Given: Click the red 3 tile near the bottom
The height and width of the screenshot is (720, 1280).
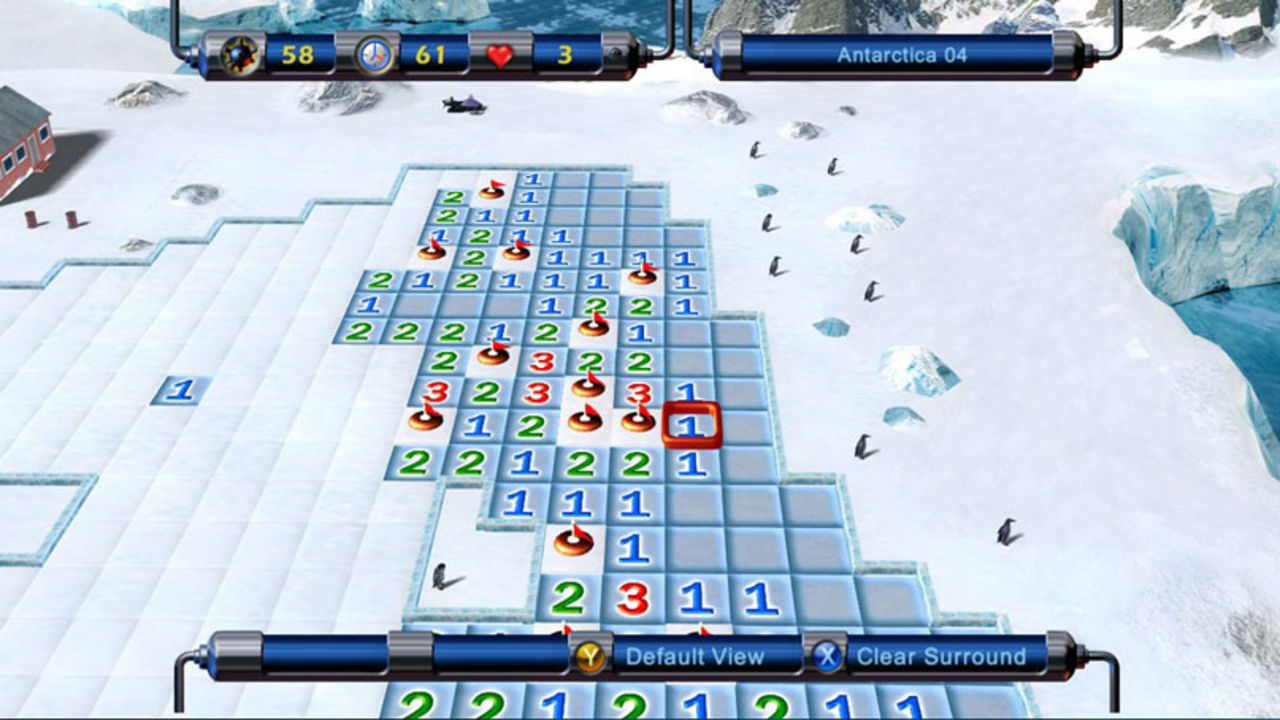Looking at the screenshot, I should [x=634, y=599].
